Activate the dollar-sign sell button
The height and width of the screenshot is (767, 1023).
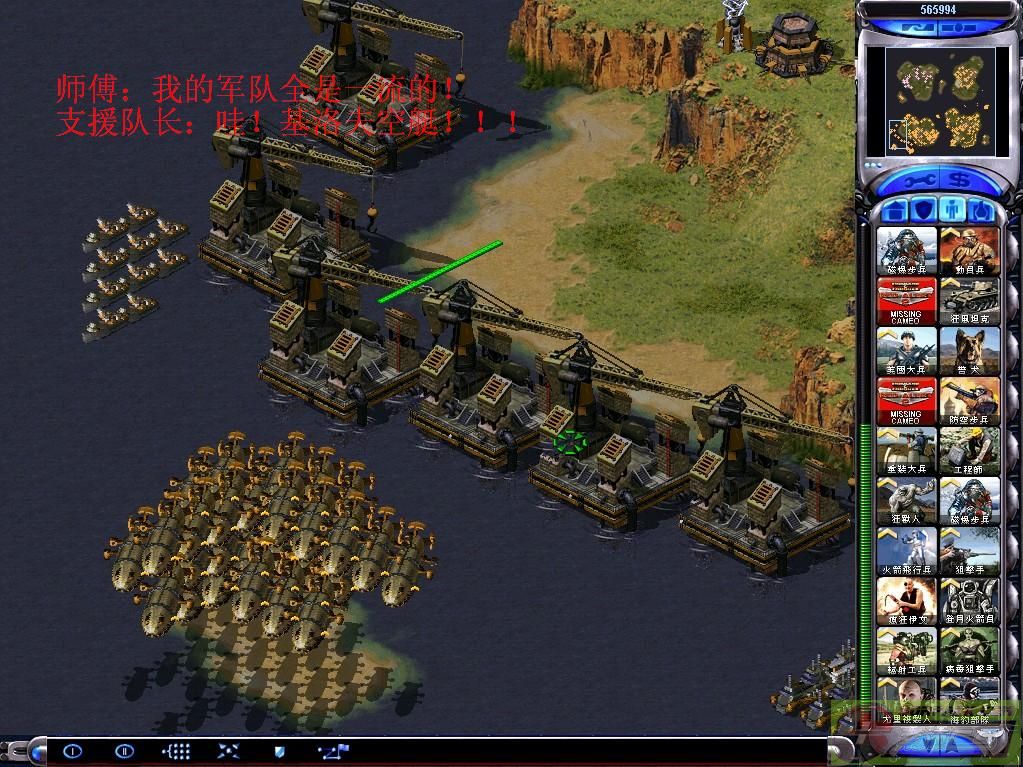[x=959, y=181]
